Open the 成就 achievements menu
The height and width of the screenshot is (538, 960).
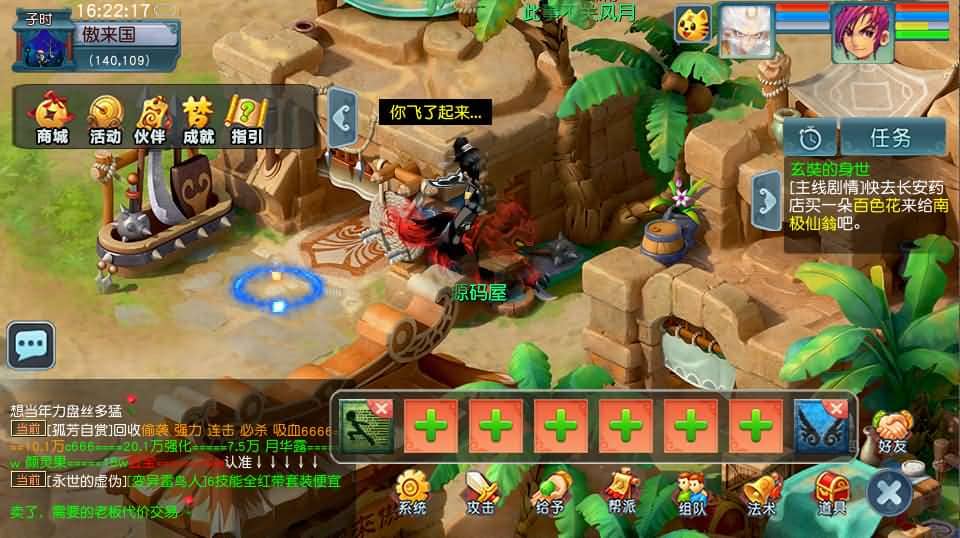[198, 118]
